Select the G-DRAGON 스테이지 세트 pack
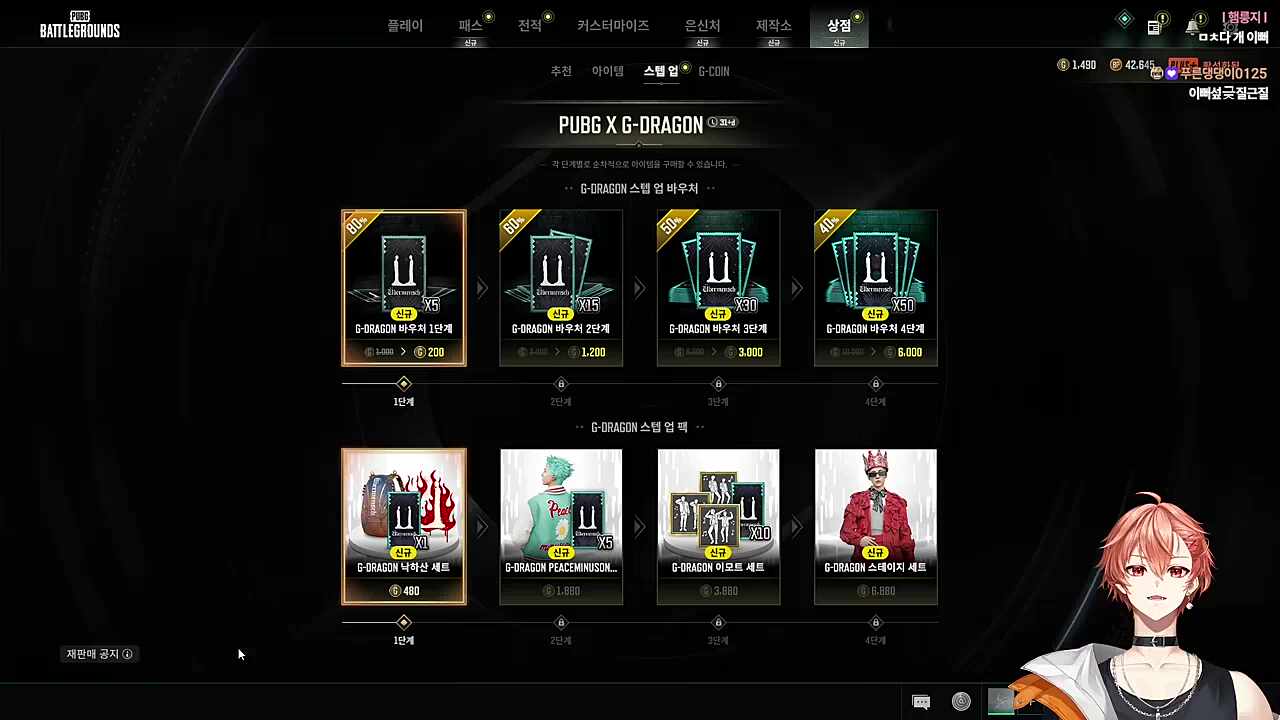Screen dimensions: 1280x720 coord(875,526)
